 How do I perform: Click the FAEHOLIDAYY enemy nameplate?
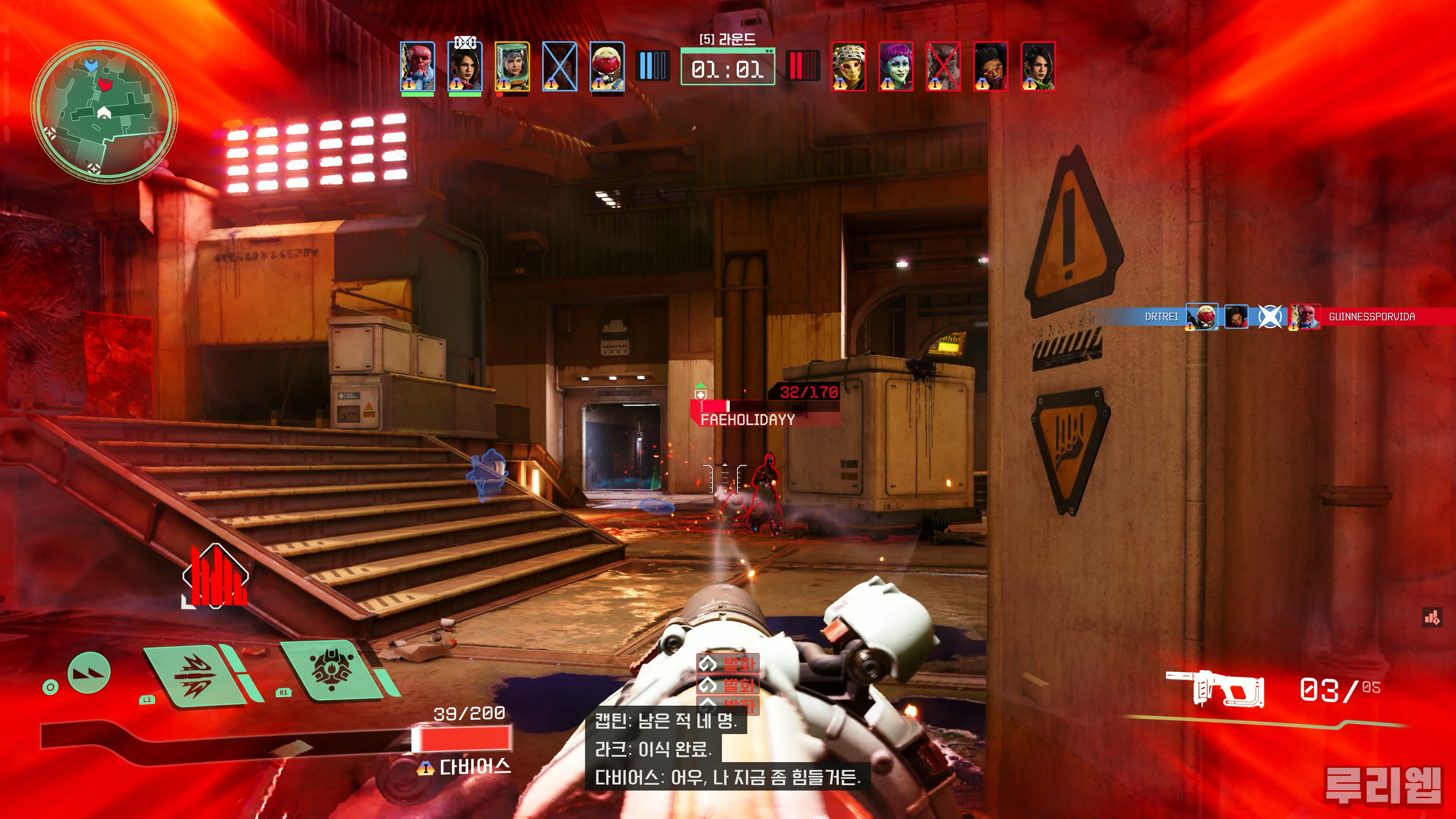pyautogui.click(x=747, y=419)
